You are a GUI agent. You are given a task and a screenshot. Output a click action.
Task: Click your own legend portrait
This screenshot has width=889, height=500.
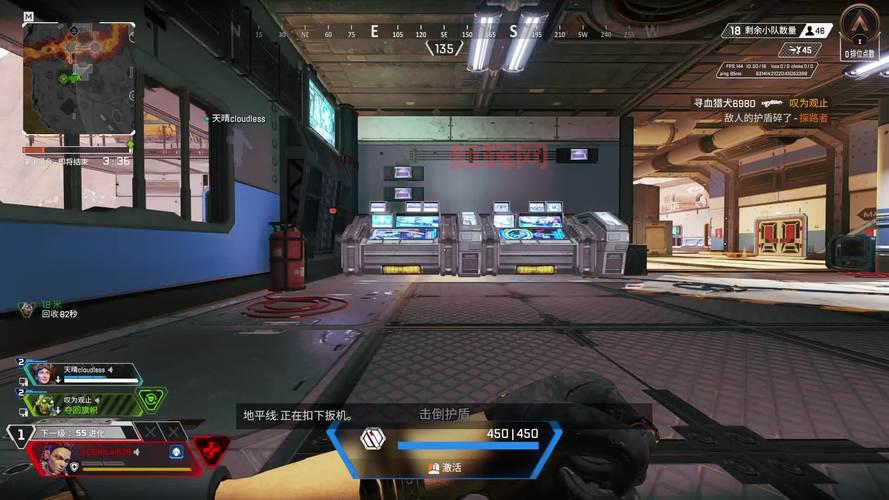pos(53,456)
